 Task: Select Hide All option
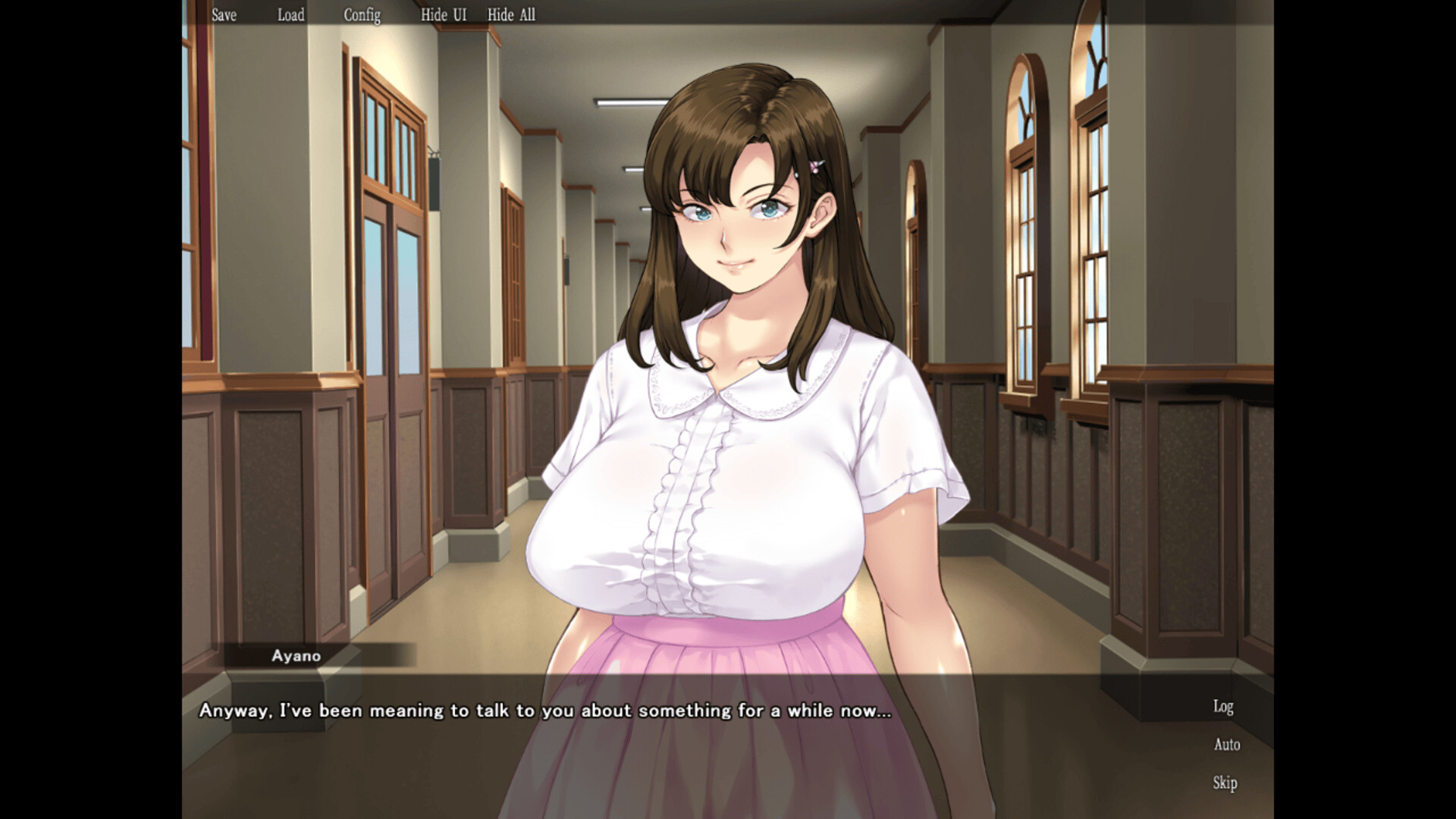click(510, 14)
